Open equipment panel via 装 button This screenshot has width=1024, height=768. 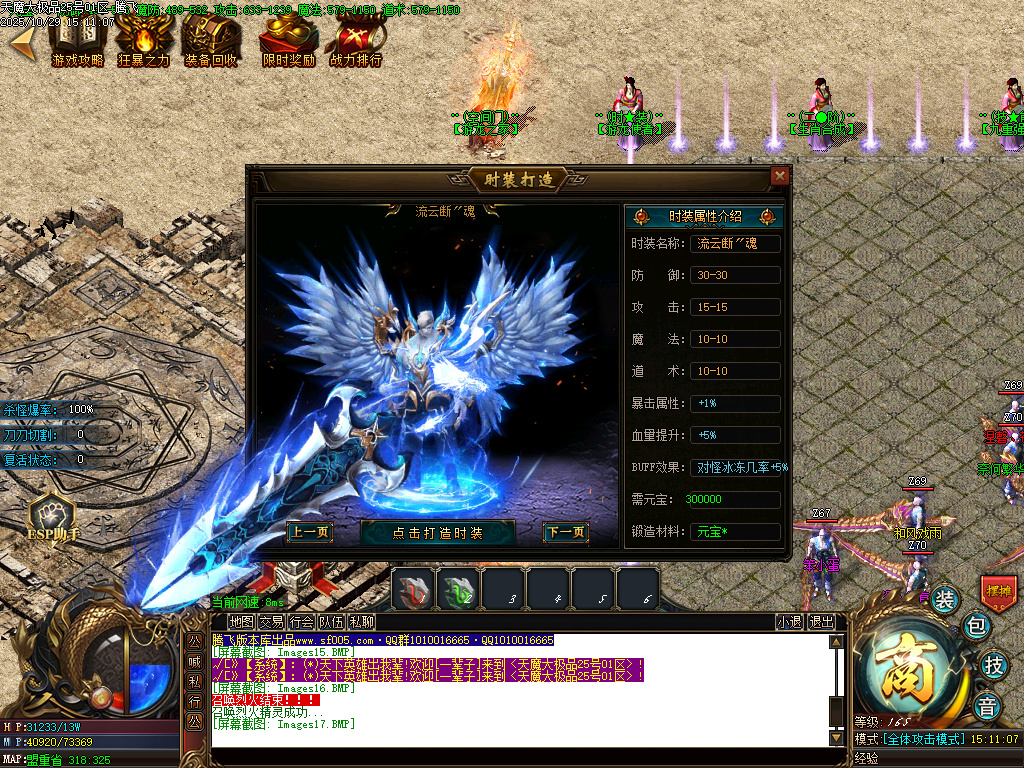pos(945,600)
